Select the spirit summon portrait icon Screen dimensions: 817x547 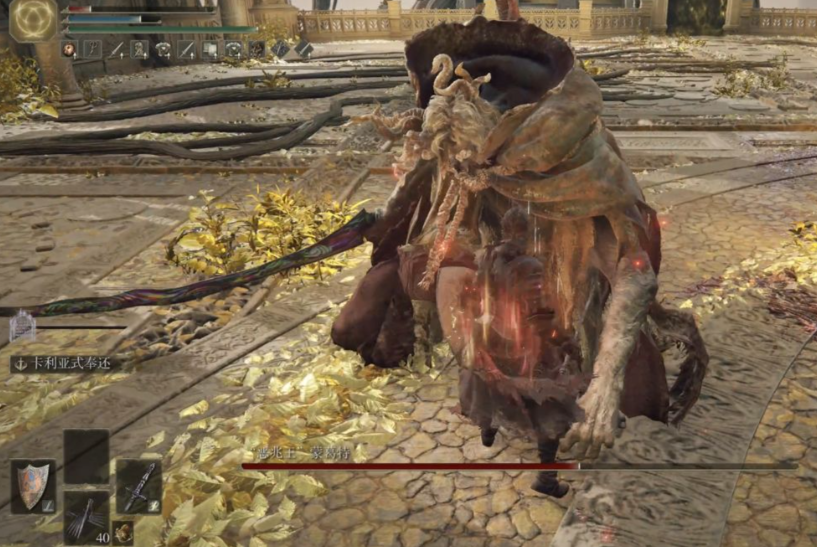pyautogui.click(x=22, y=326)
